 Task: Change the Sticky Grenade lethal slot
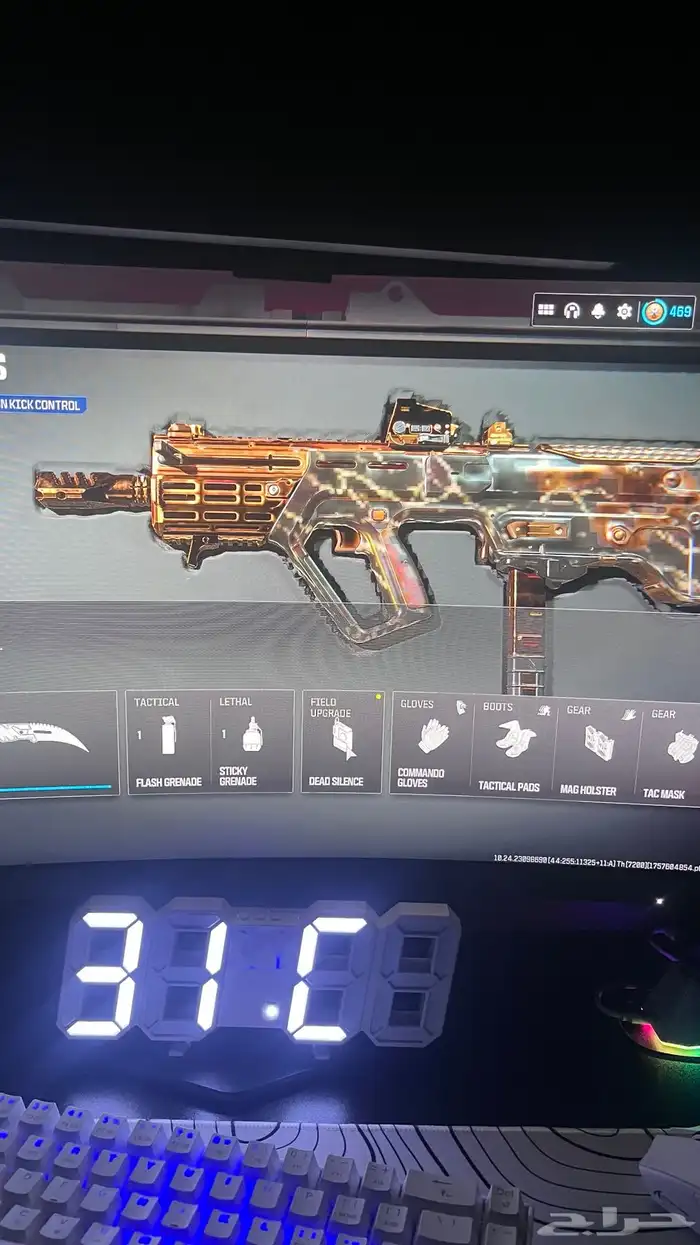tap(252, 741)
